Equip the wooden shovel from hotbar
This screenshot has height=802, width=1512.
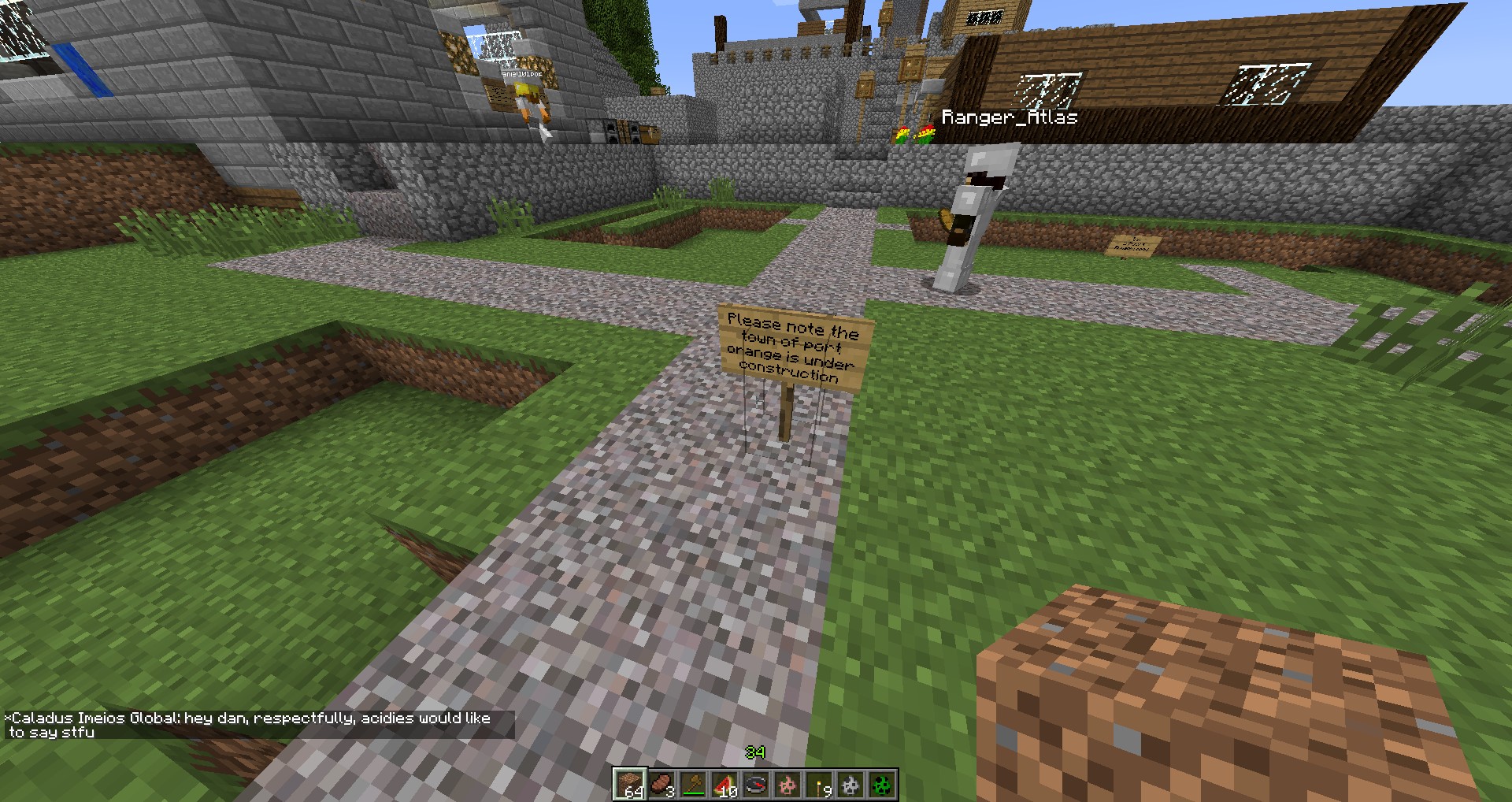coord(693,785)
